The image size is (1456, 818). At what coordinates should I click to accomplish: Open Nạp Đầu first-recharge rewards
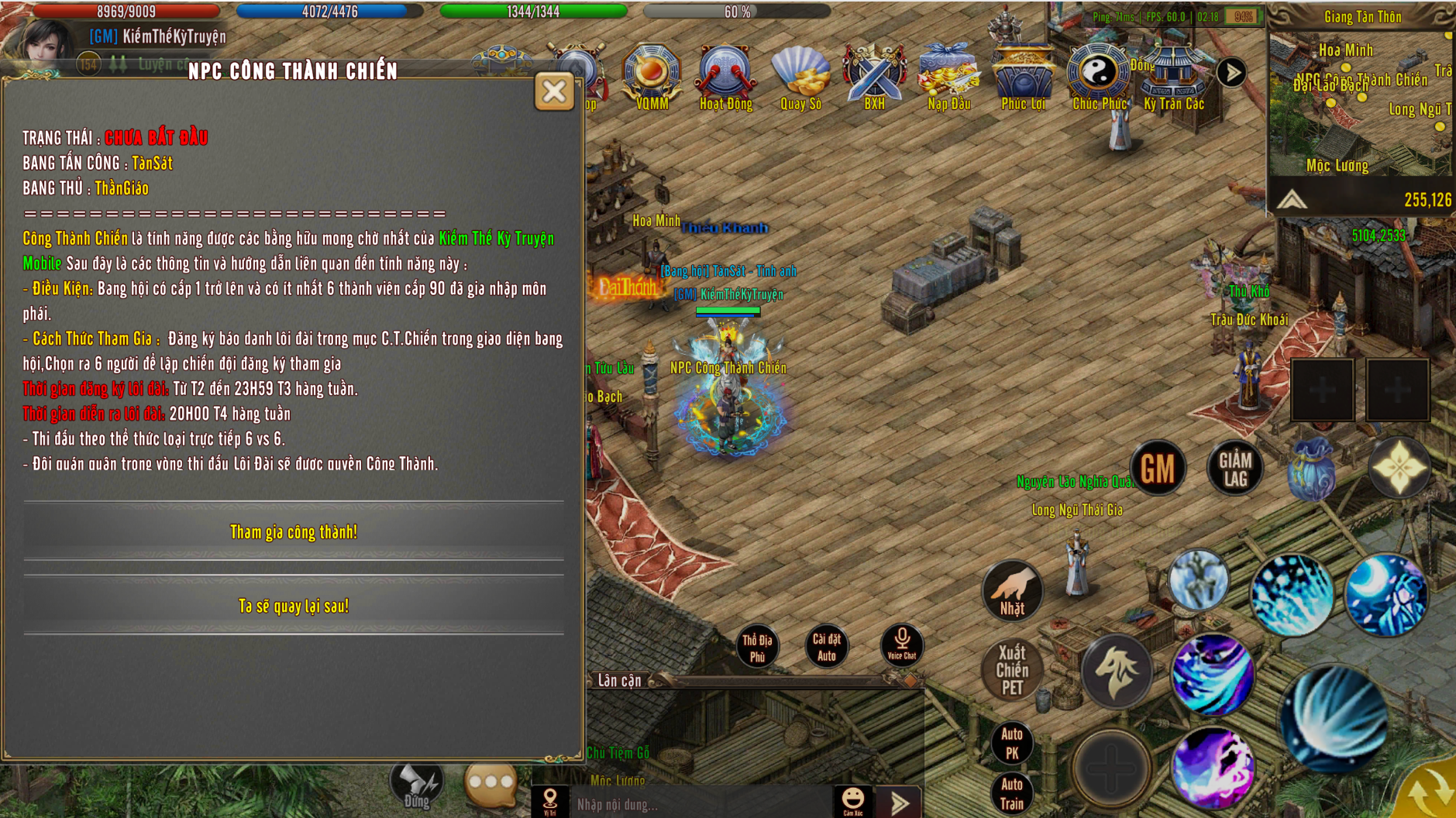tap(948, 76)
